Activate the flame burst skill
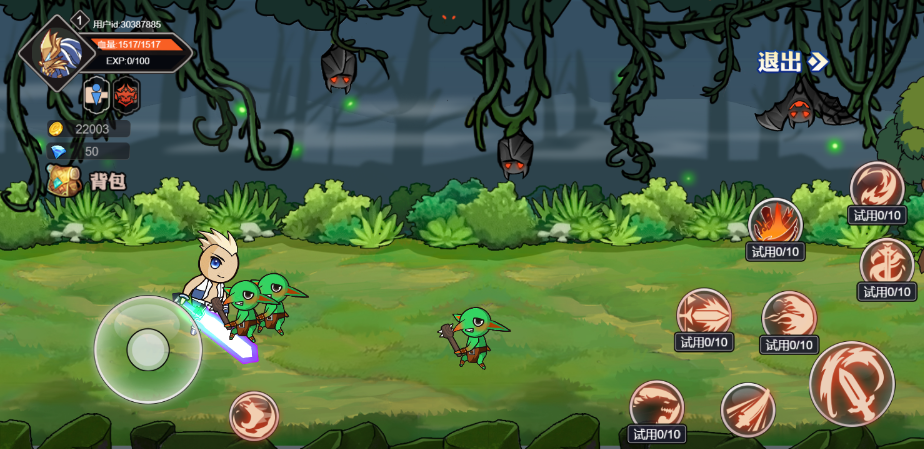 click(x=775, y=223)
